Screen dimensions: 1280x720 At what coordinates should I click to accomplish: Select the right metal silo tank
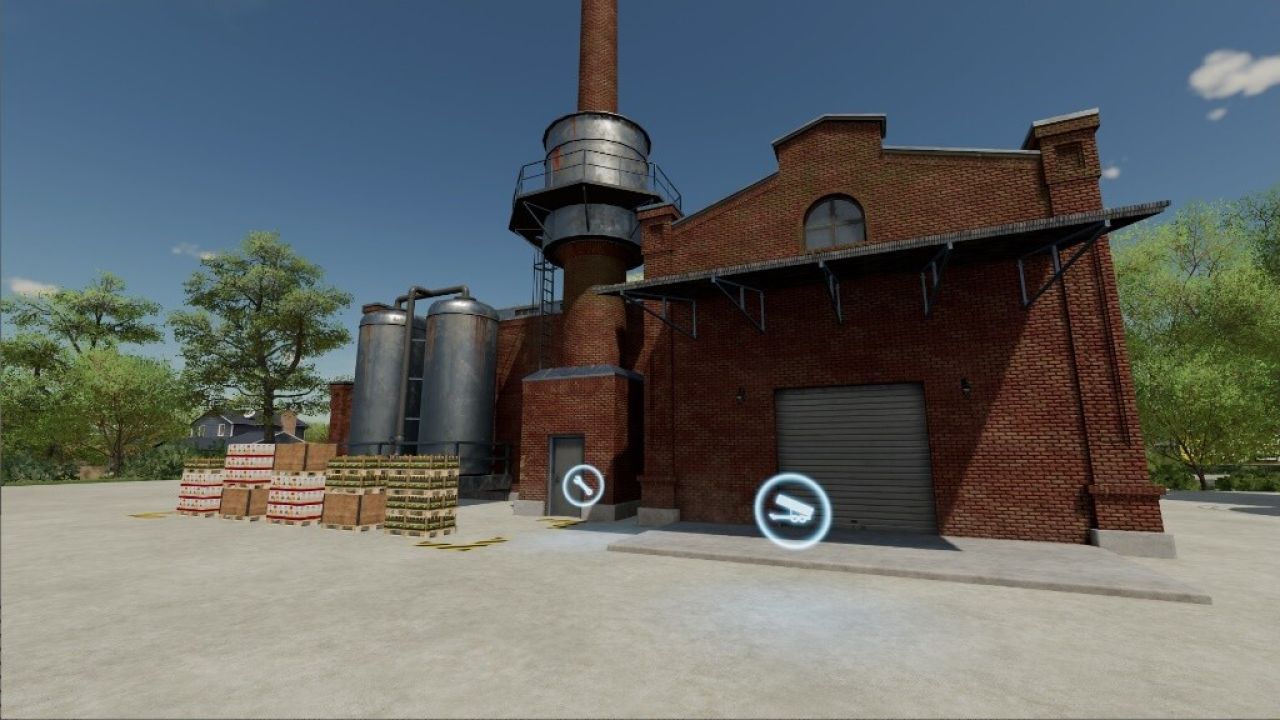tap(455, 380)
